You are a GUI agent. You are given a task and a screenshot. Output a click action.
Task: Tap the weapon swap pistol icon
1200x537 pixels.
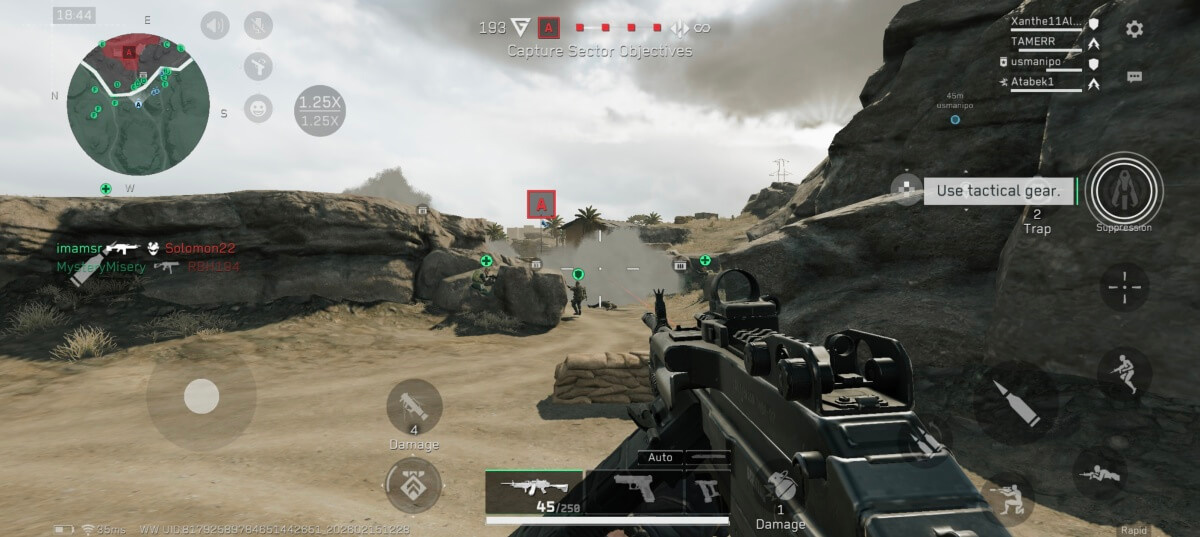pyautogui.click(x=708, y=492)
